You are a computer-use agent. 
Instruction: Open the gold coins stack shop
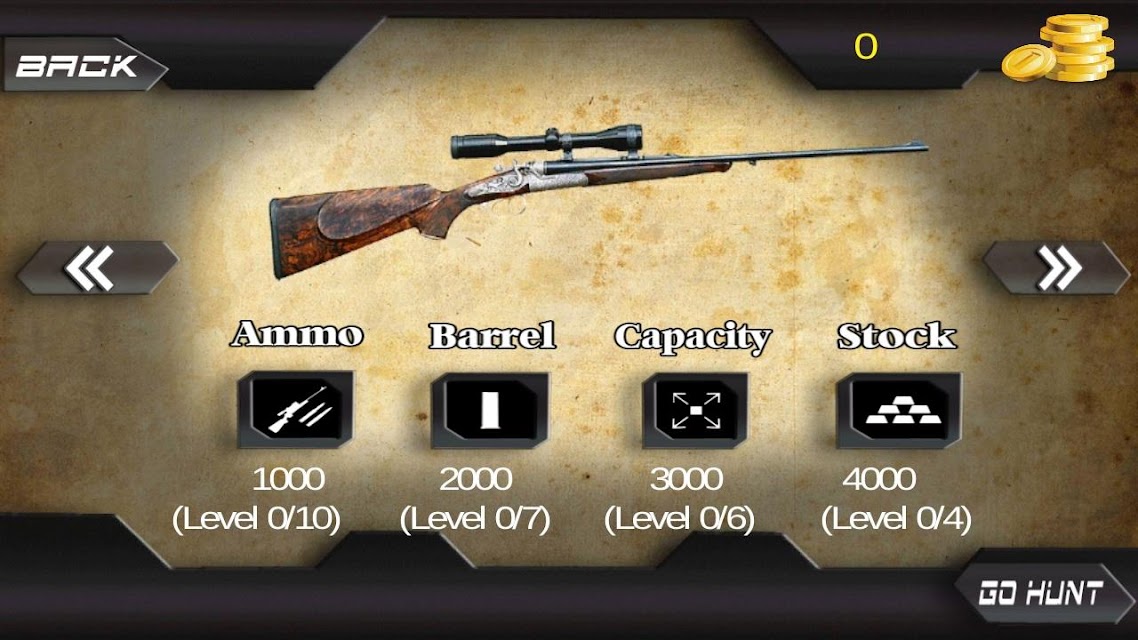pos(1062,50)
